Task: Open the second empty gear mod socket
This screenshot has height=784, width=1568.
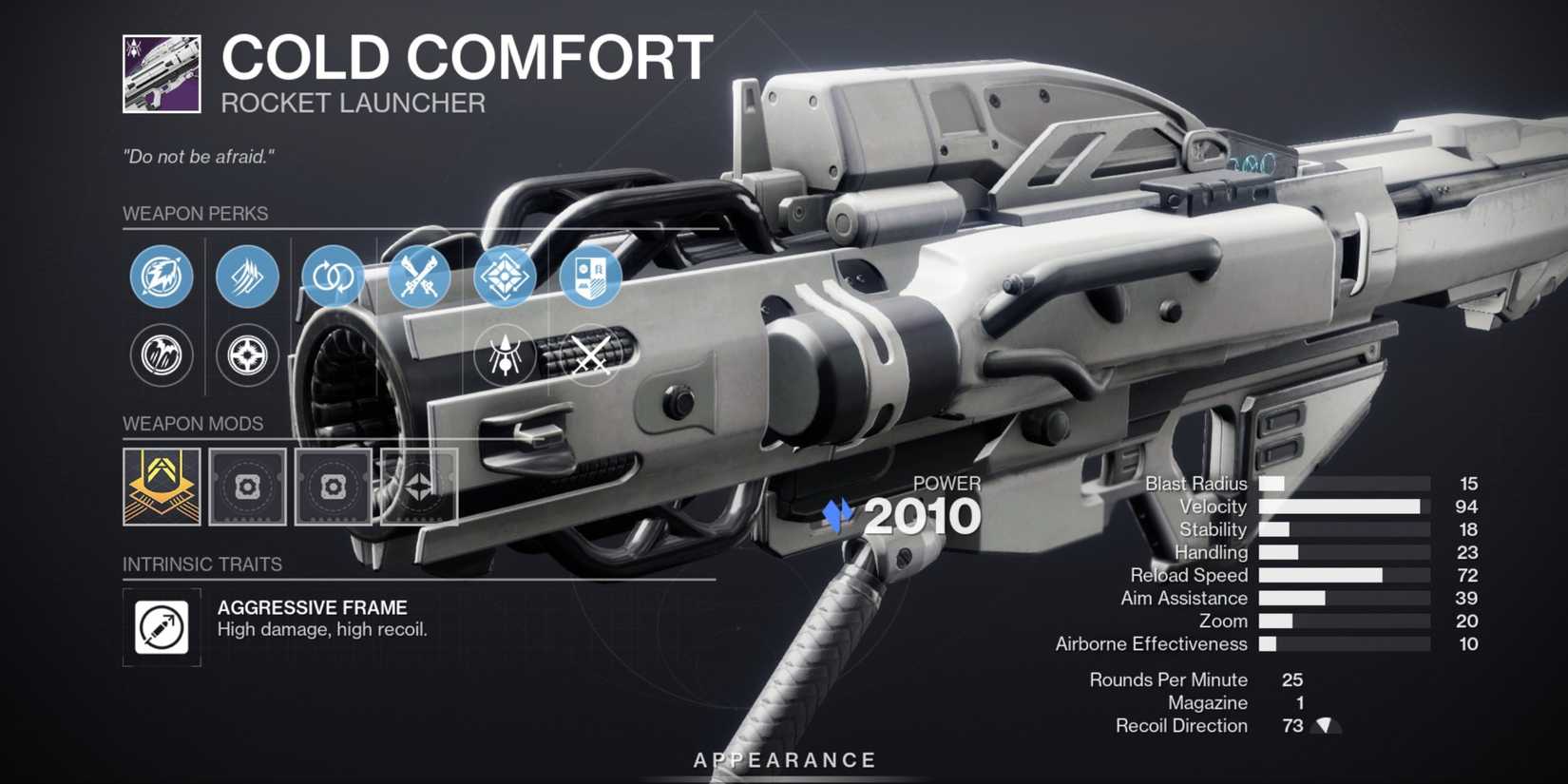Action: [x=334, y=487]
